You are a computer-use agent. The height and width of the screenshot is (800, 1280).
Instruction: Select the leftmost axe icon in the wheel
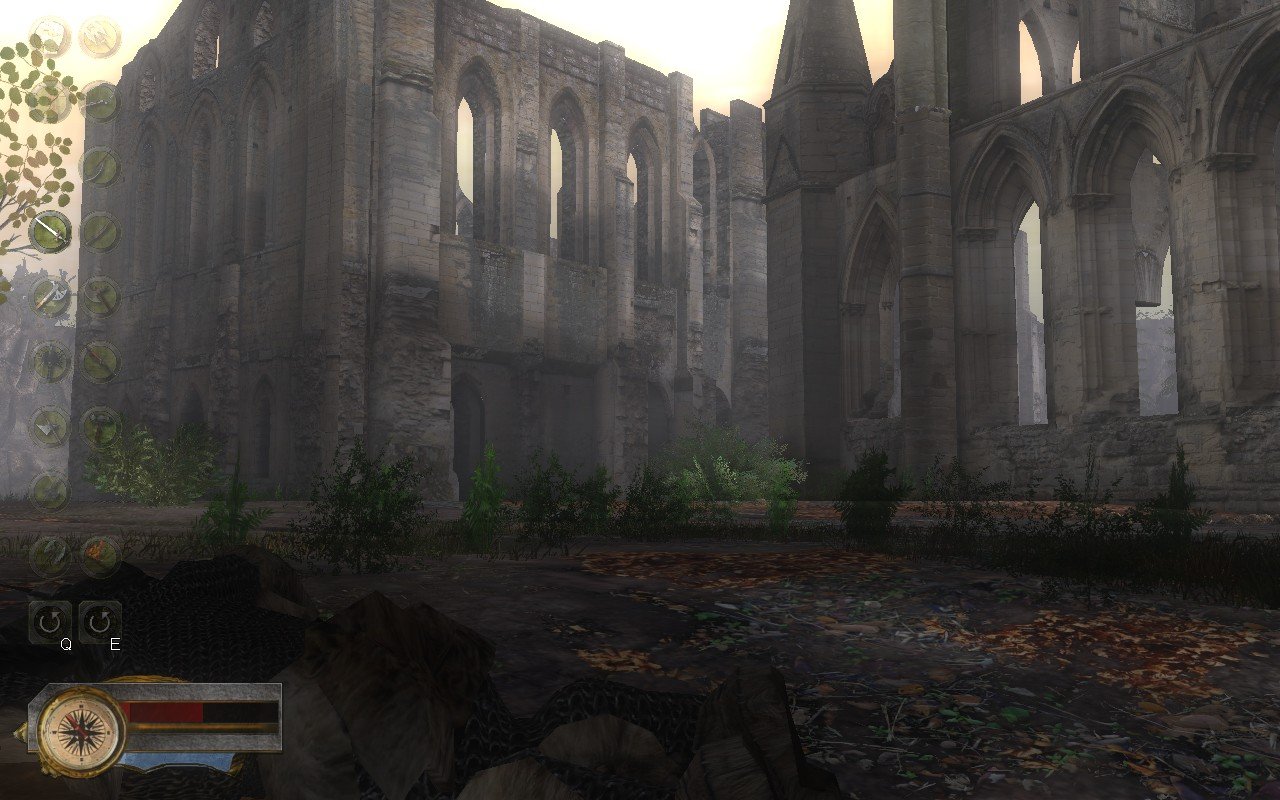click(50, 425)
